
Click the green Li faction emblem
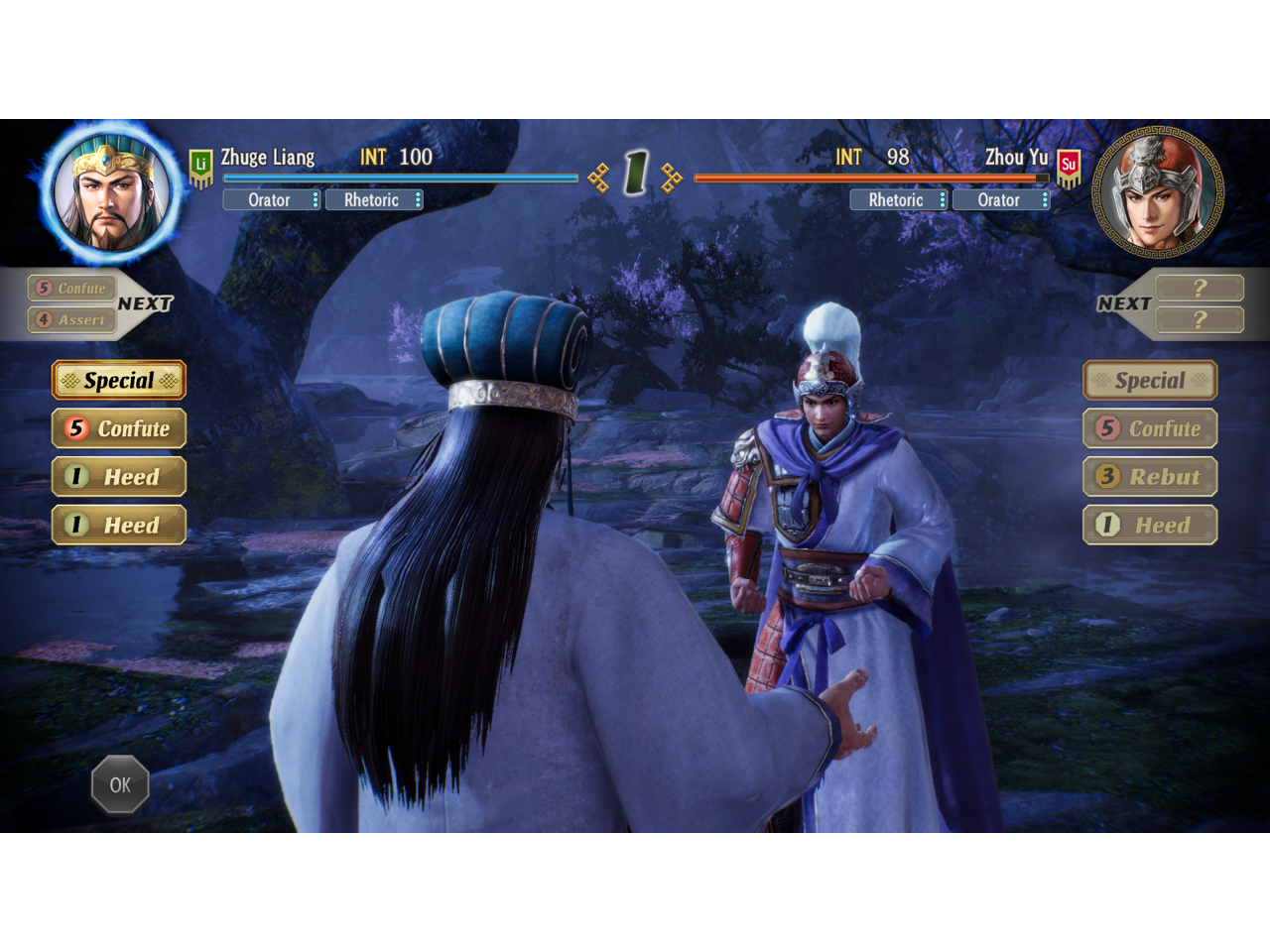coord(201,167)
